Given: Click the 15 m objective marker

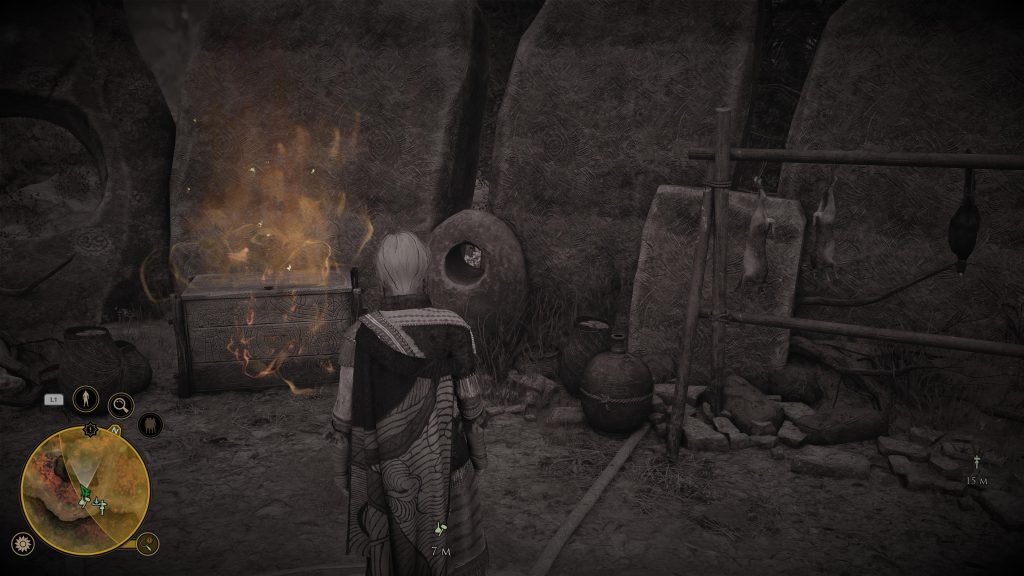Looking at the screenshot, I should coord(976,463).
